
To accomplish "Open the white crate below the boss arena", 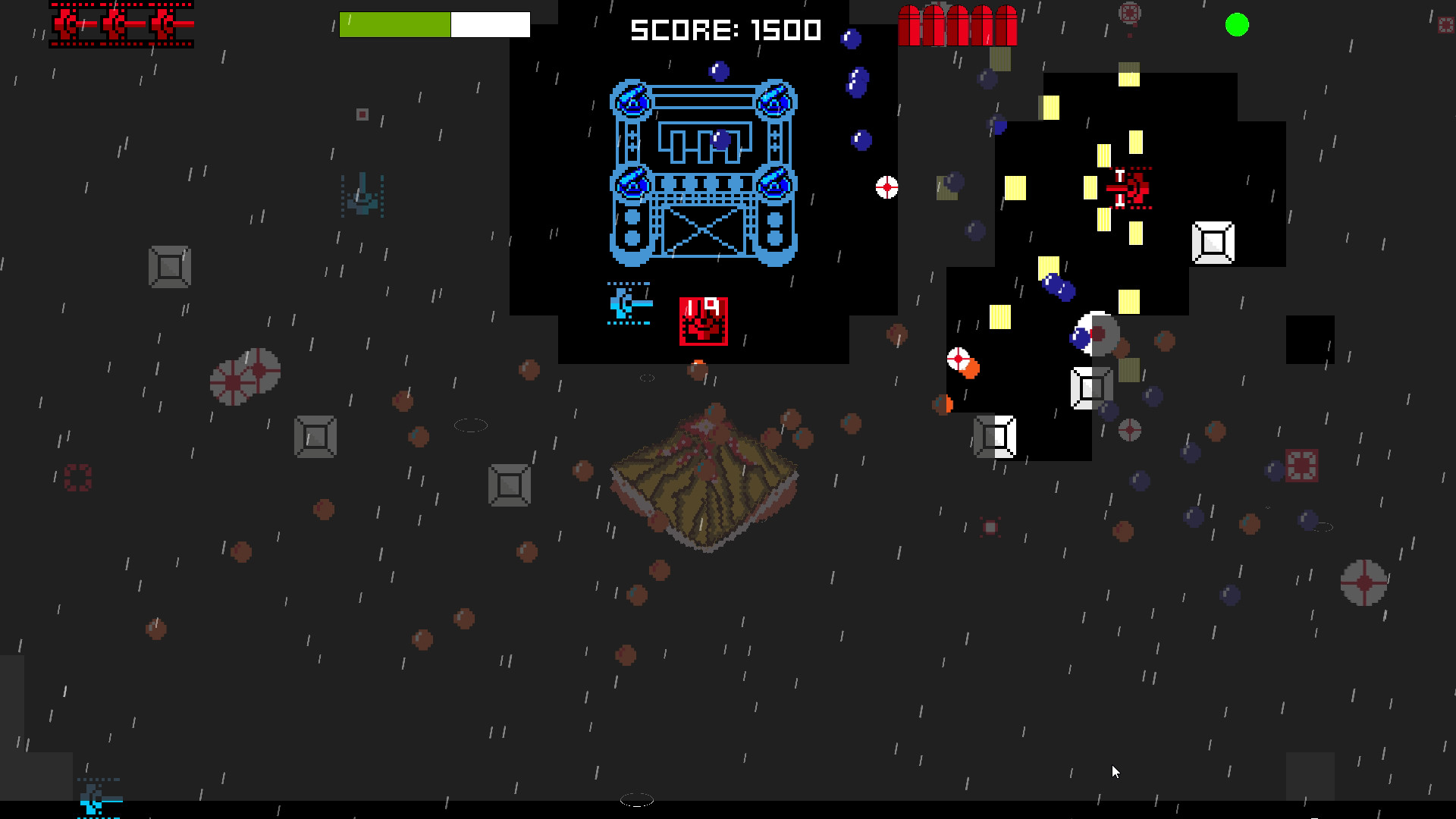I will (x=997, y=436).
